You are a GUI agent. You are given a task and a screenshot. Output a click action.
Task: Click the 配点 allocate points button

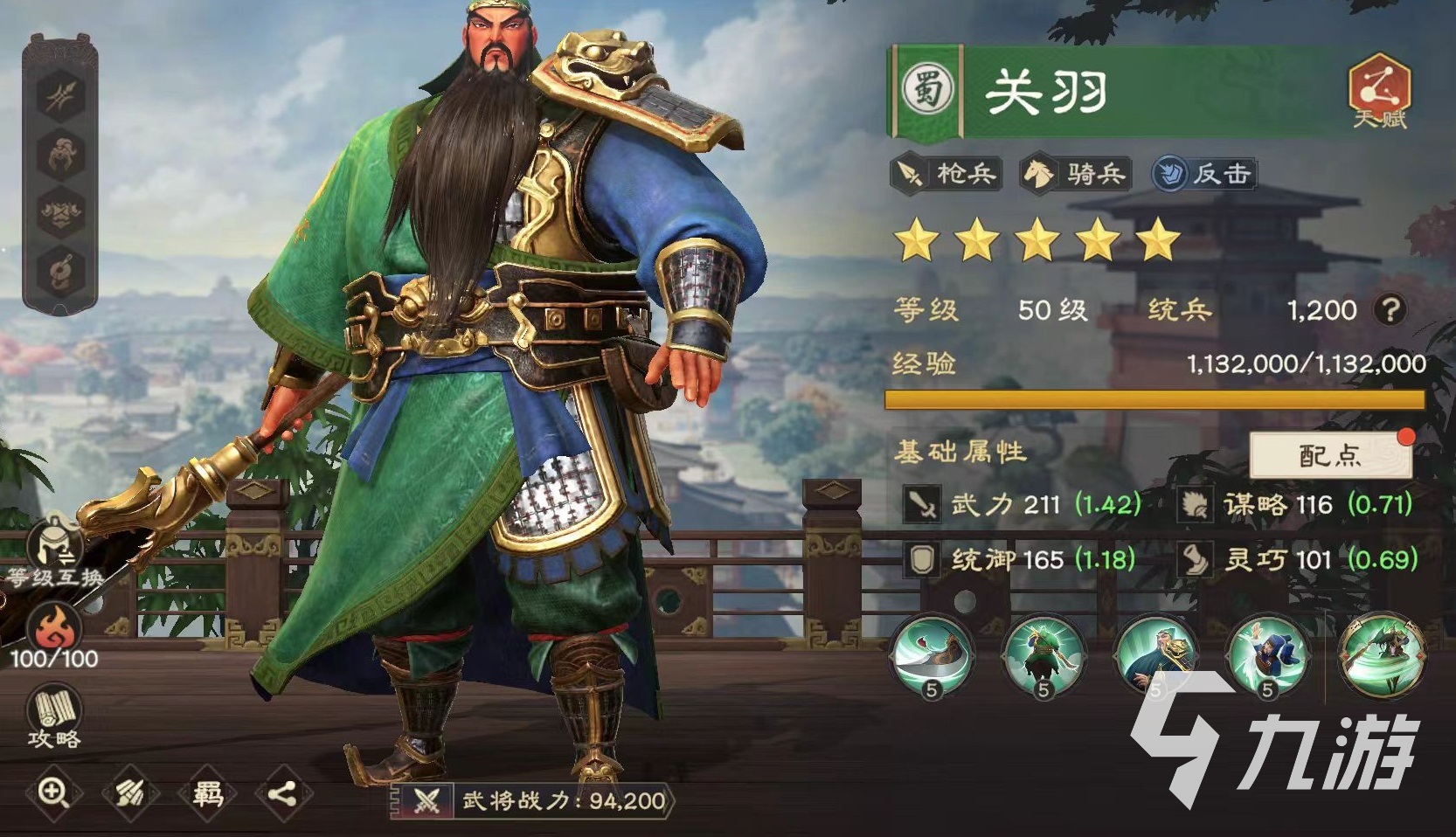pyautogui.click(x=1330, y=456)
